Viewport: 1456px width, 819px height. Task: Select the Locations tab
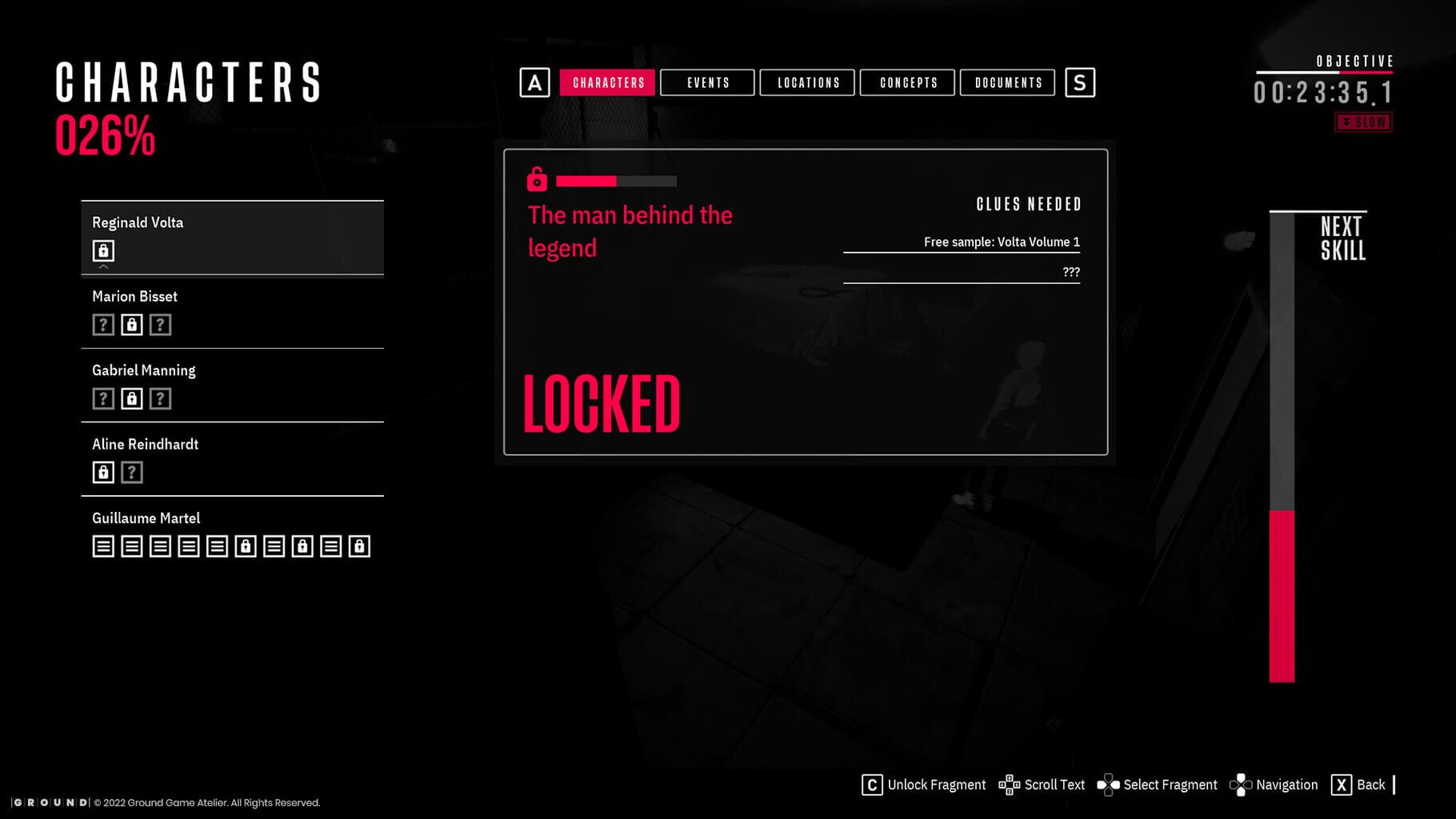pos(808,82)
